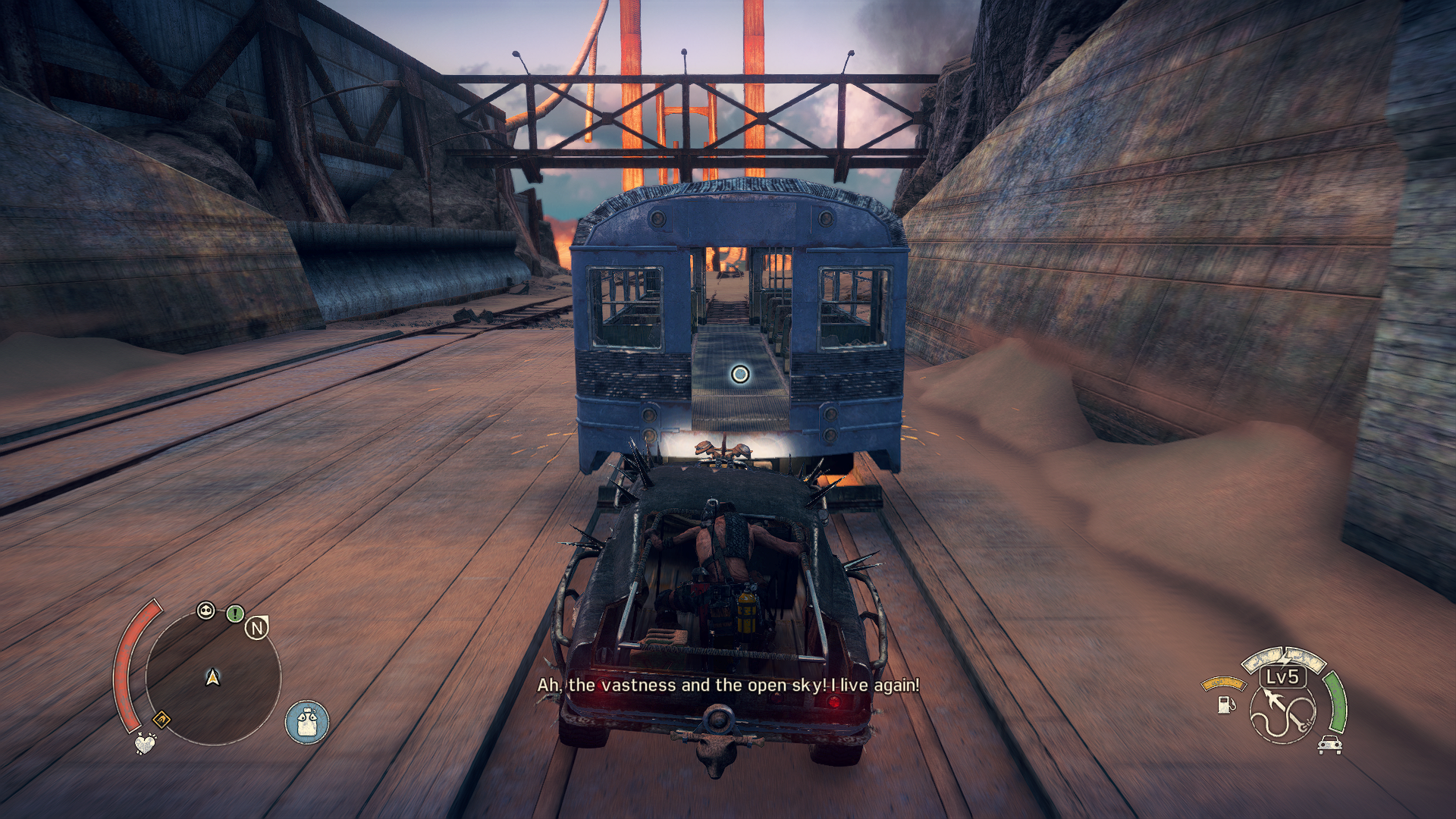This screenshot has height=819, width=1456.
Task: Select the water canteen icon
Action: (x=307, y=722)
